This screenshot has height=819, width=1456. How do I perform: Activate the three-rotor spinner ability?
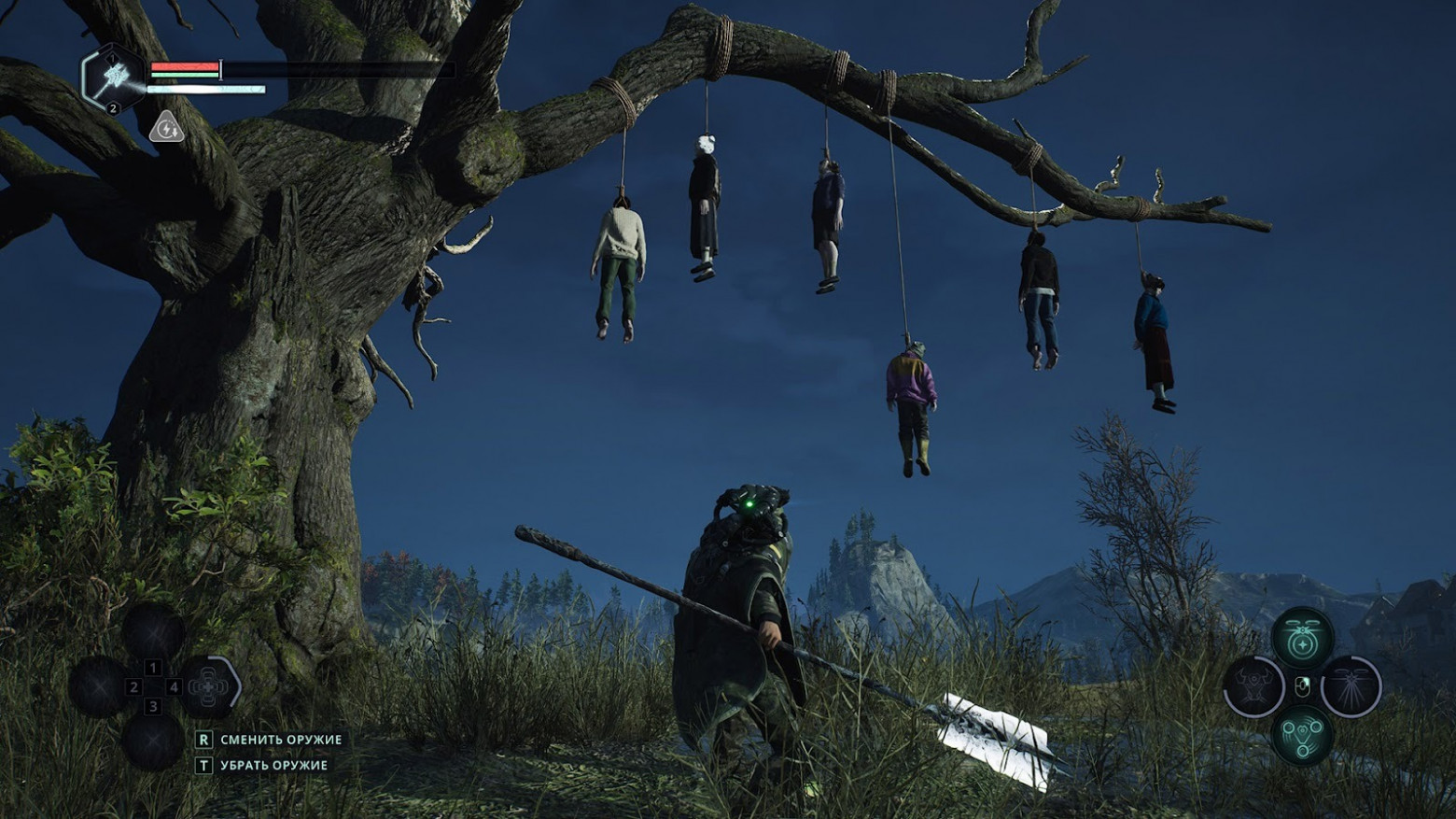pos(1302,734)
